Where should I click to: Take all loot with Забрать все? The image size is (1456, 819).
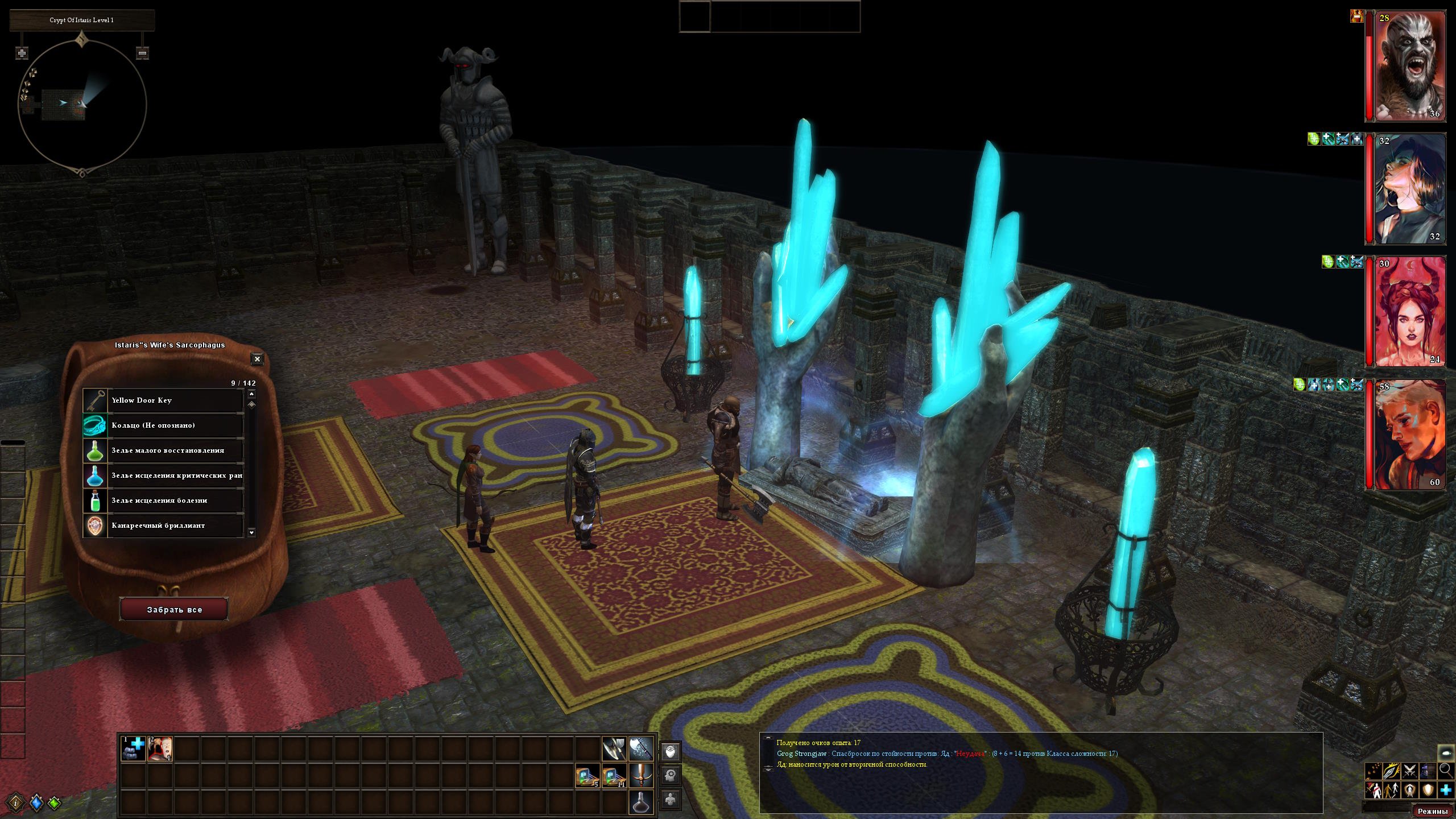[174, 610]
